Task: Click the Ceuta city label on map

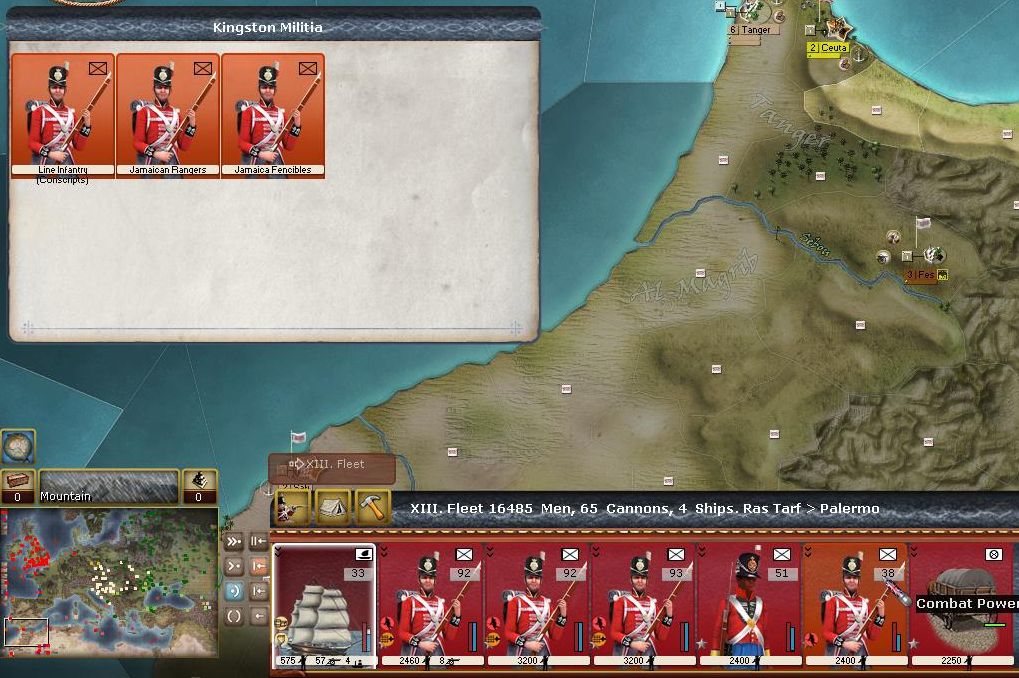Action: [828, 48]
